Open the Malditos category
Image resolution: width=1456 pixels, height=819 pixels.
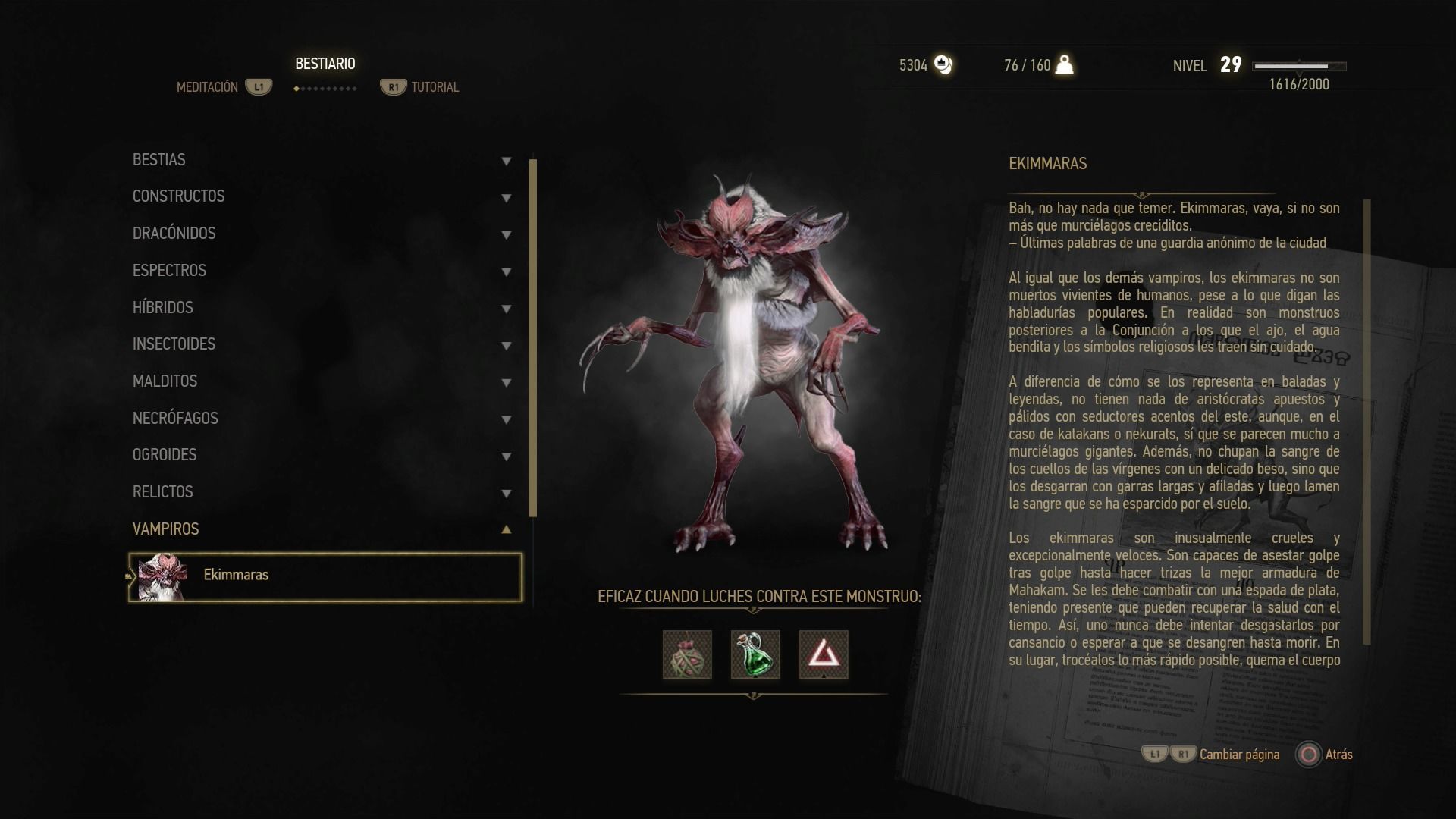[322, 381]
